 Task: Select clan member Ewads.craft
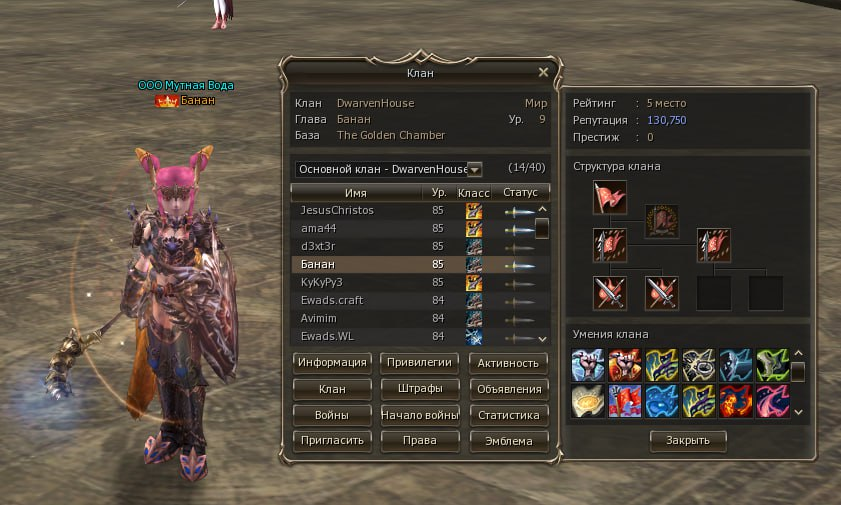coord(329,300)
